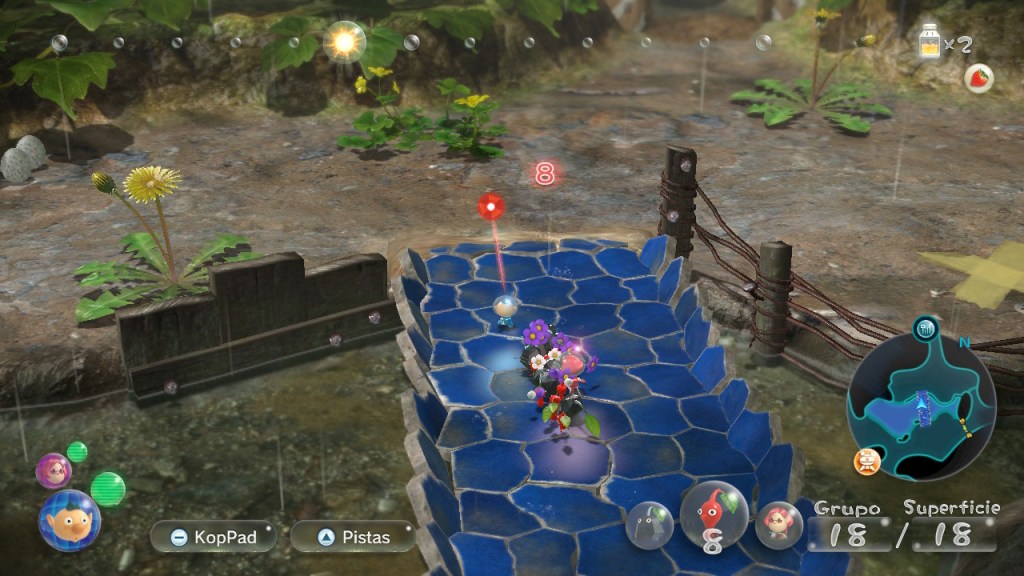
Task: Click the glowing sun day meter
Action: pos(345,41)
